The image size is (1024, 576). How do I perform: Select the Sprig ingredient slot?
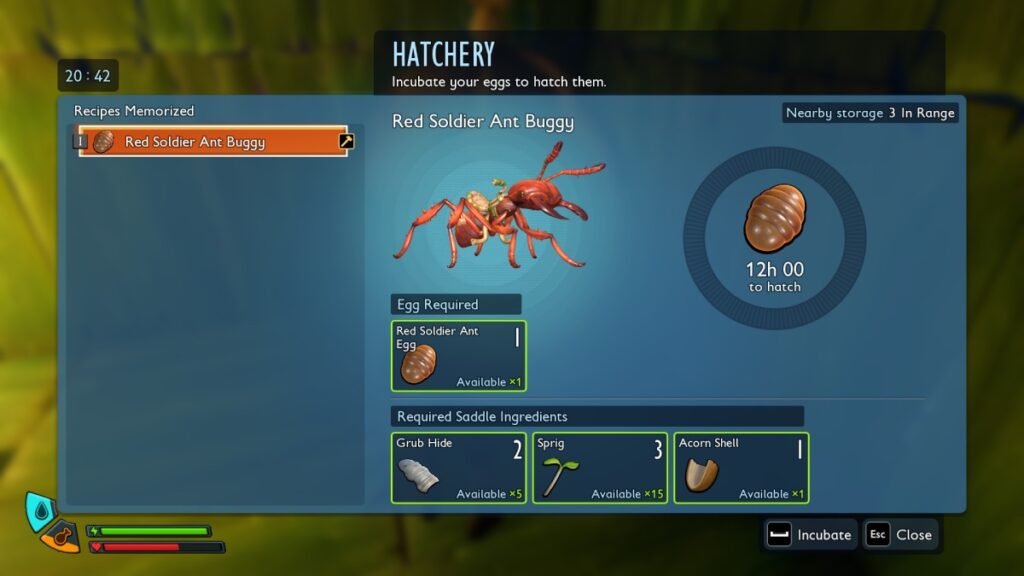coord(600,468)
